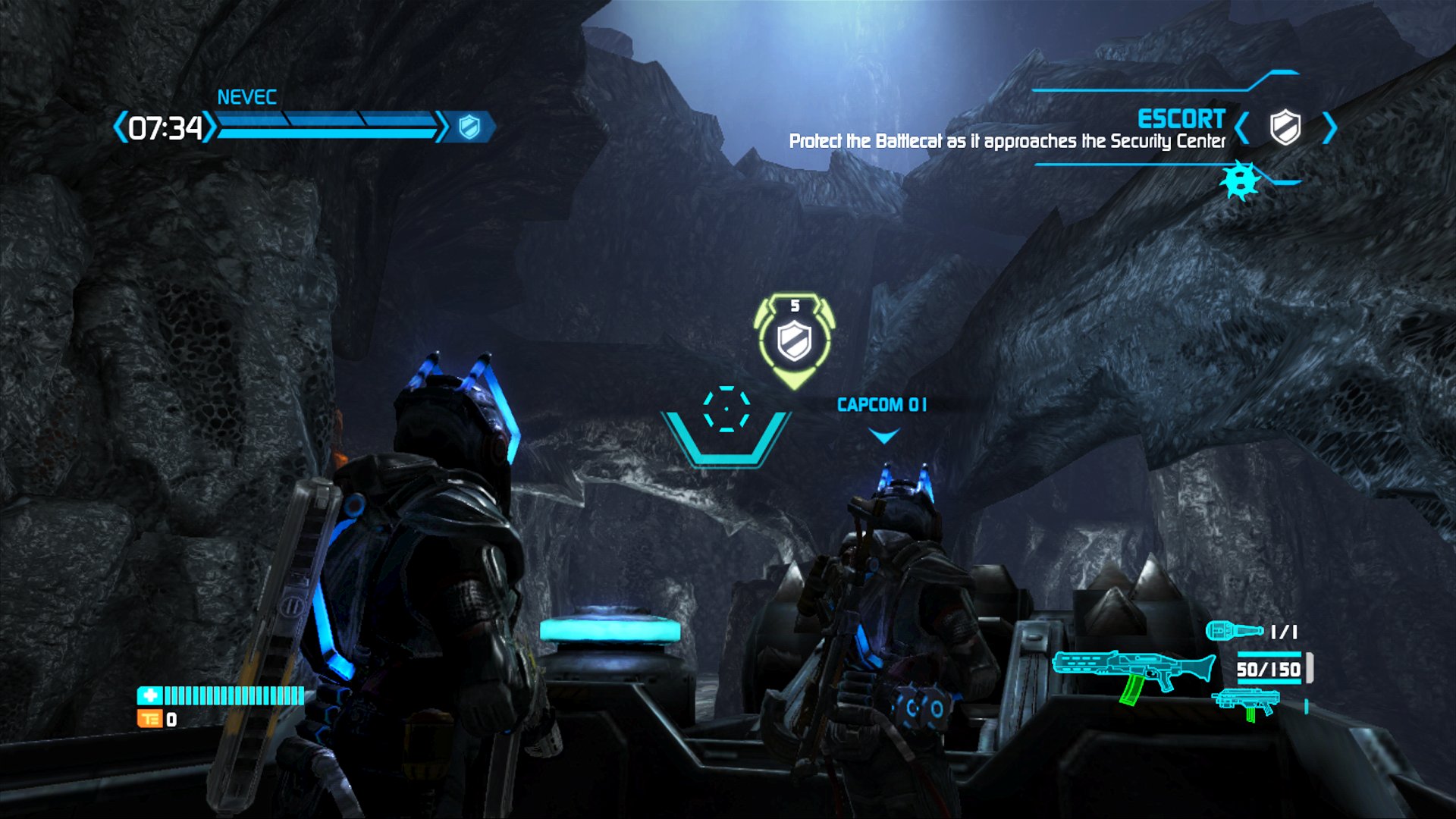This screenshot has width=1456, height=819.
Task: Select the spiked mine icon below ESCORT
Action: [x=1241, y=182]
